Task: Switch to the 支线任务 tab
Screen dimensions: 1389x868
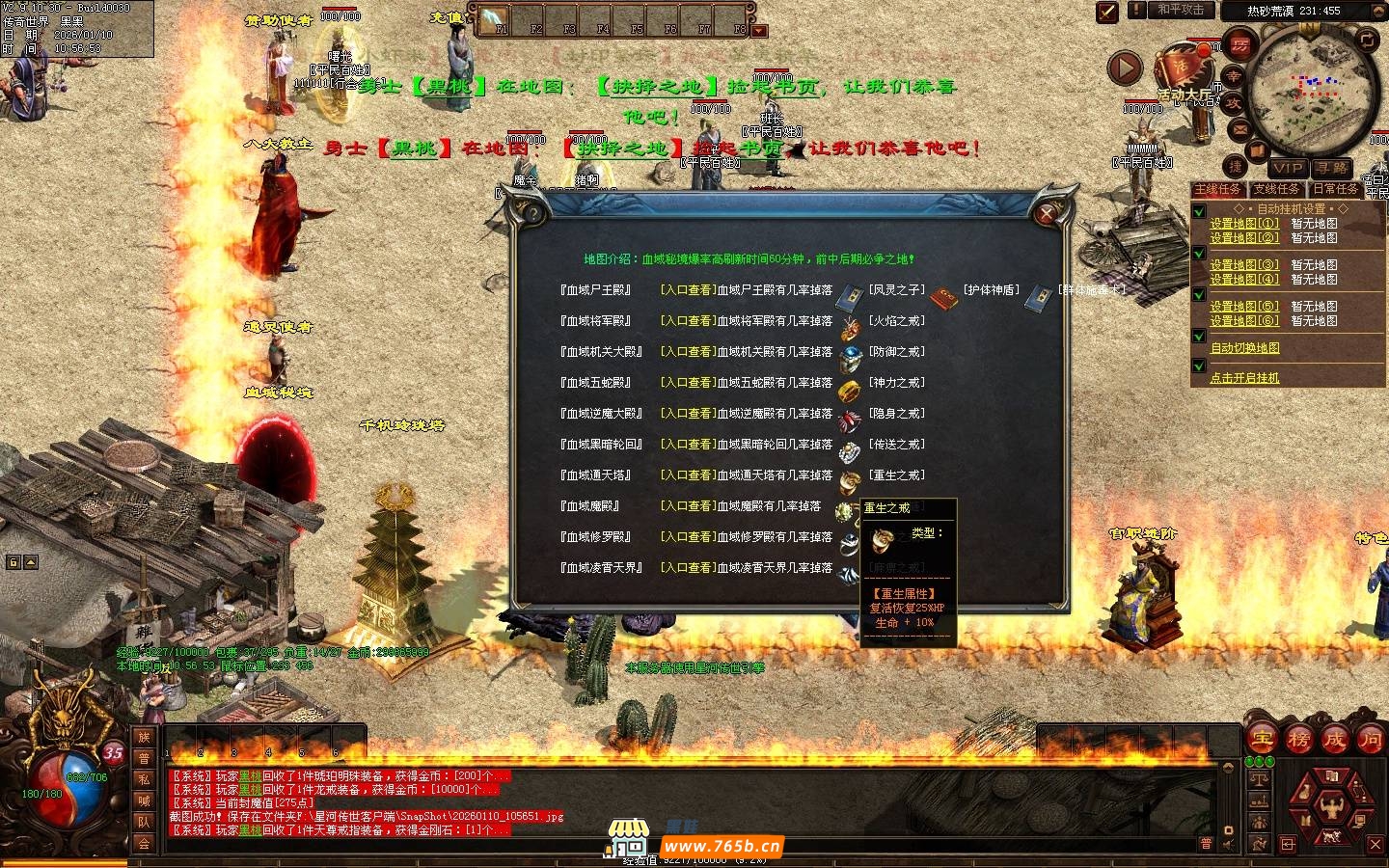Action: coord(1276,189)
